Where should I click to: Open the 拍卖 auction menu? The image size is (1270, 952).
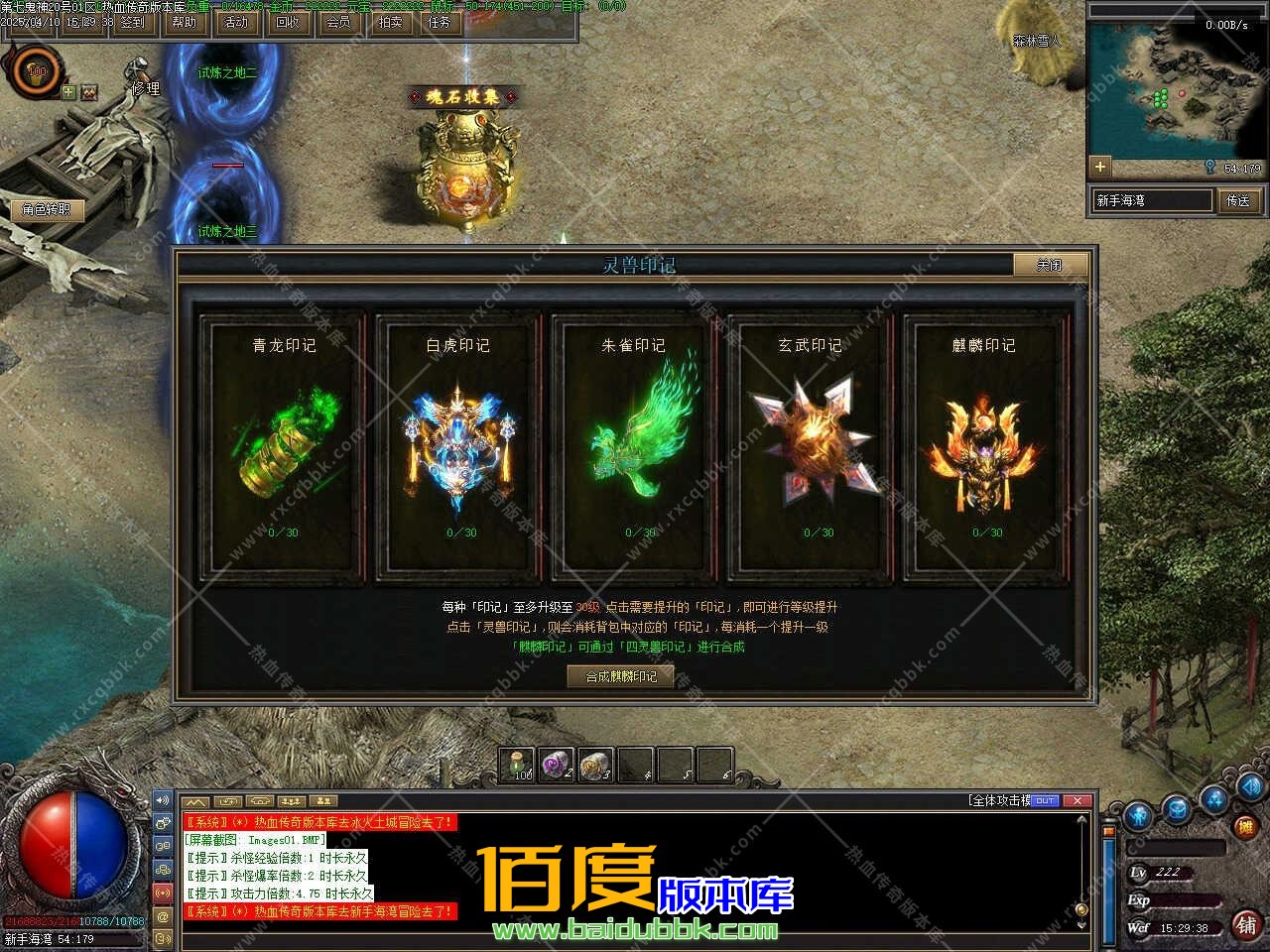click(x=390, y=22)
